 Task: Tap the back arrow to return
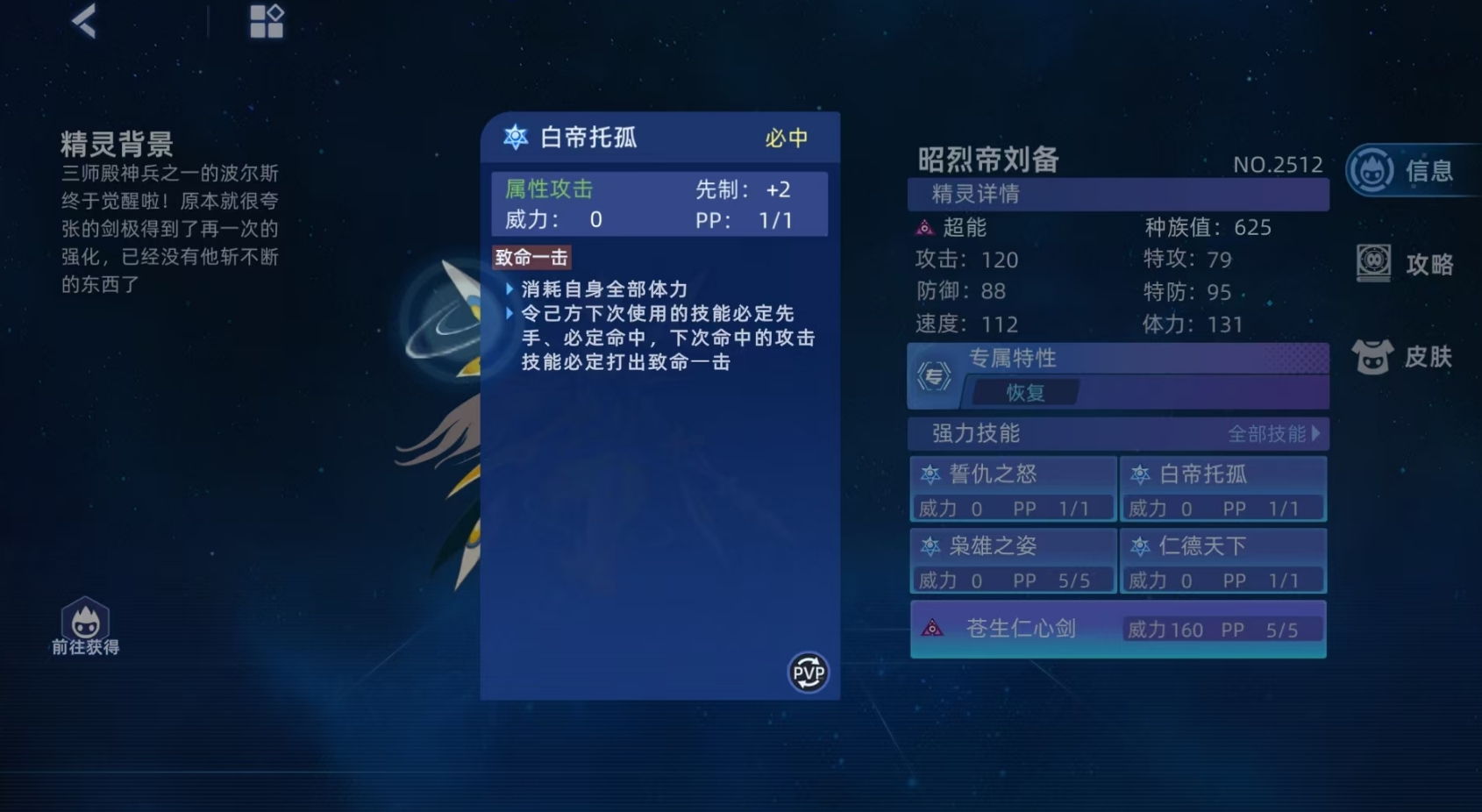pos(85,22)
